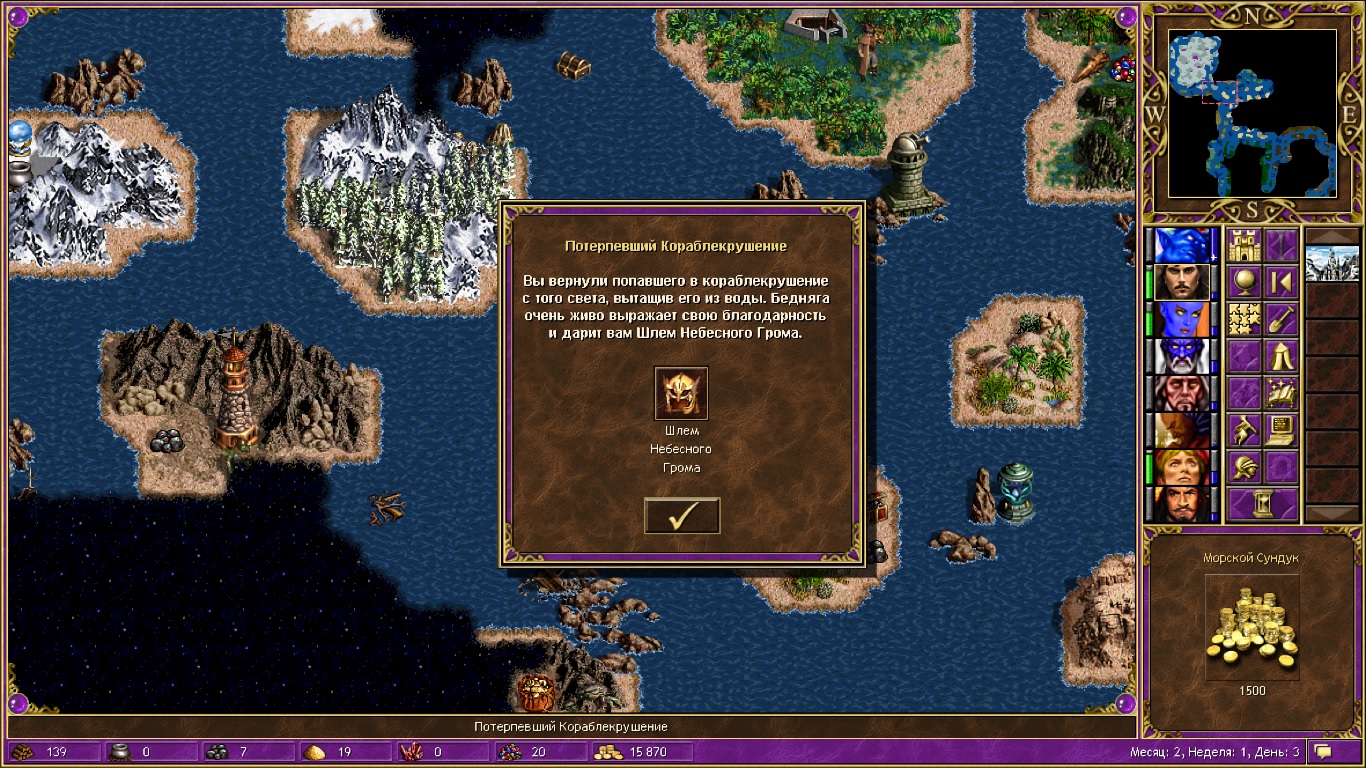The image size is (1366, 768).
Task: End the turn with the hourglass button
Action: tap(1263, 504)
